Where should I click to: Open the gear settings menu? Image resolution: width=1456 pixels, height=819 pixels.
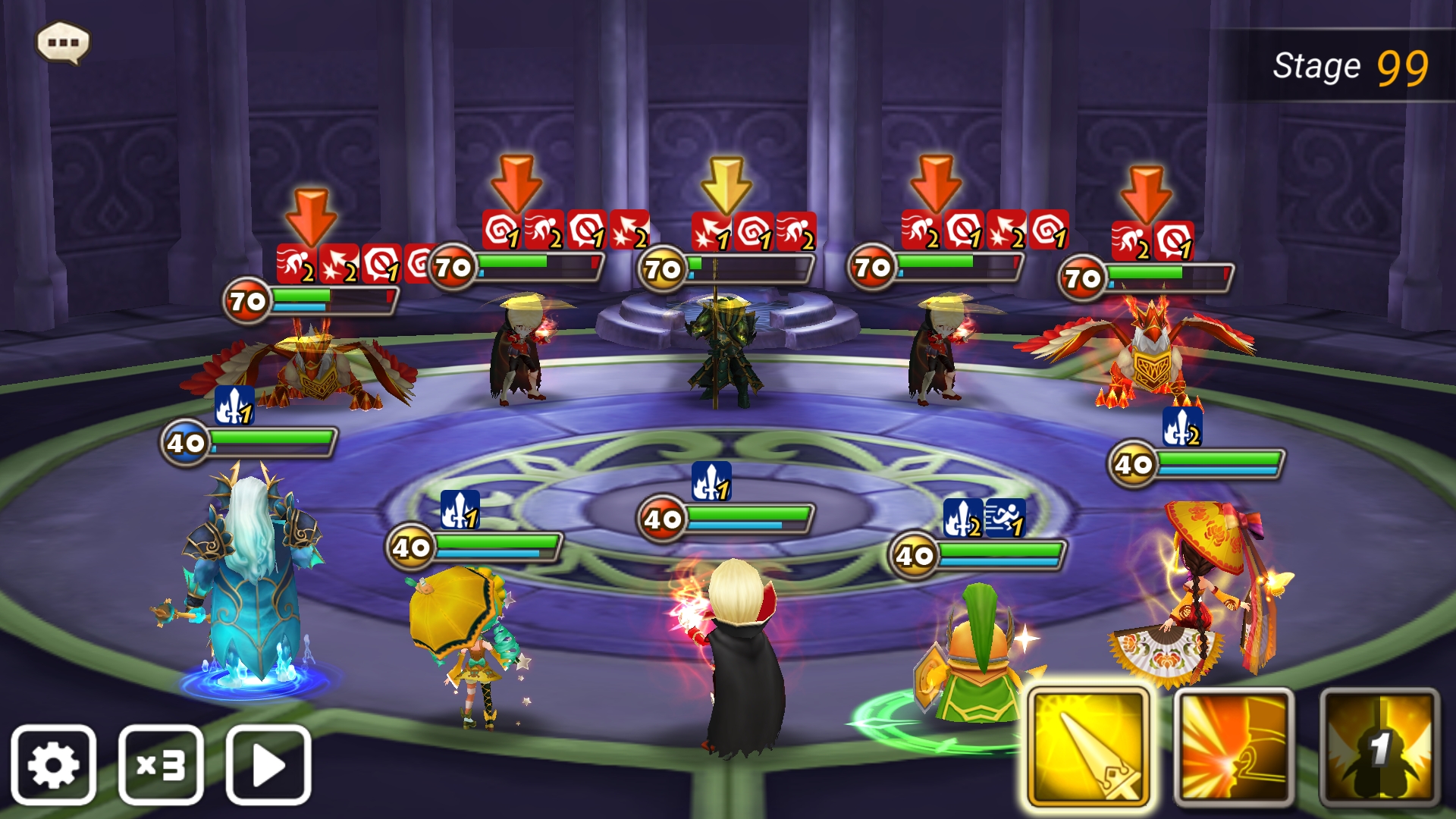pos(53,764)
